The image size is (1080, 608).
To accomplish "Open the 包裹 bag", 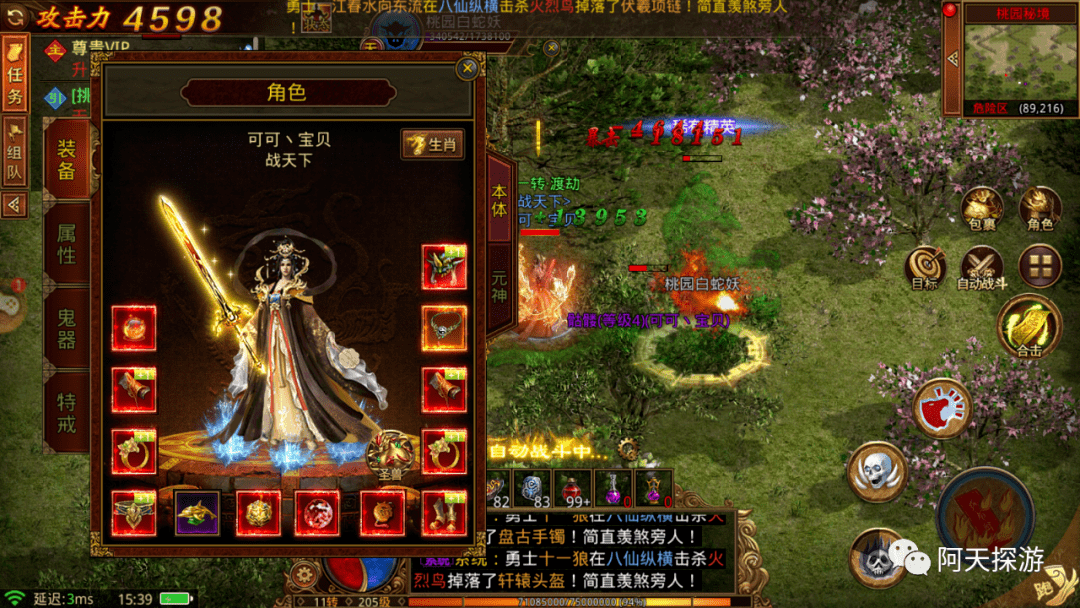I will coord(982,208).
